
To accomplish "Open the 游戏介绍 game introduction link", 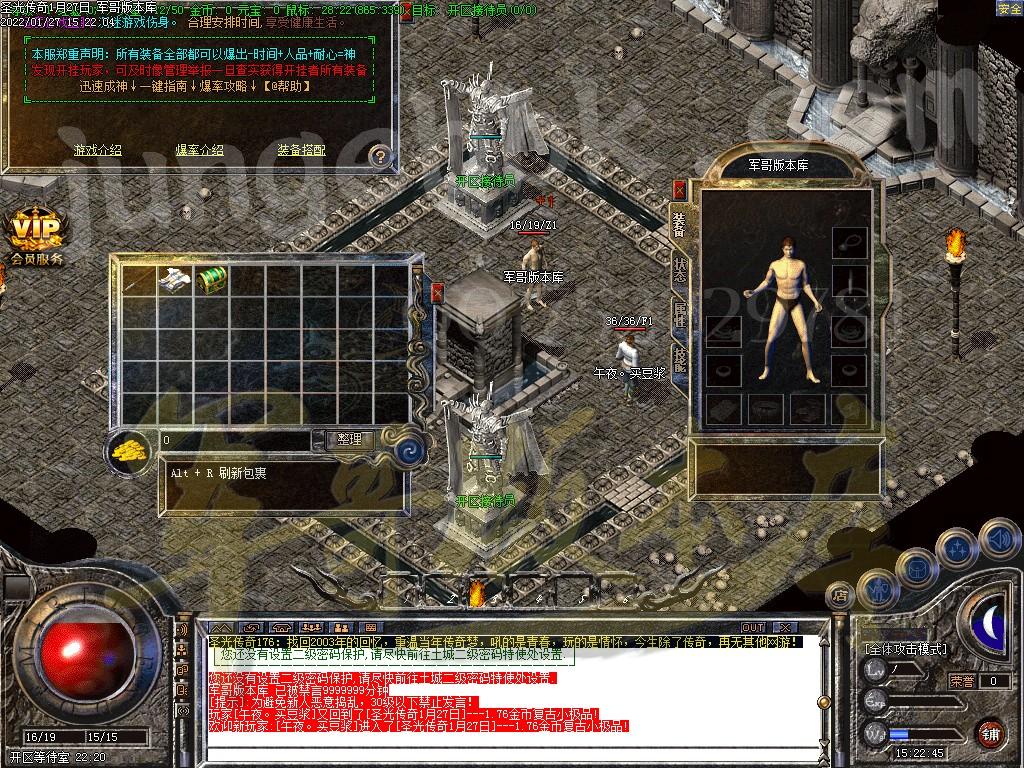I will click(x=97, y=150).
